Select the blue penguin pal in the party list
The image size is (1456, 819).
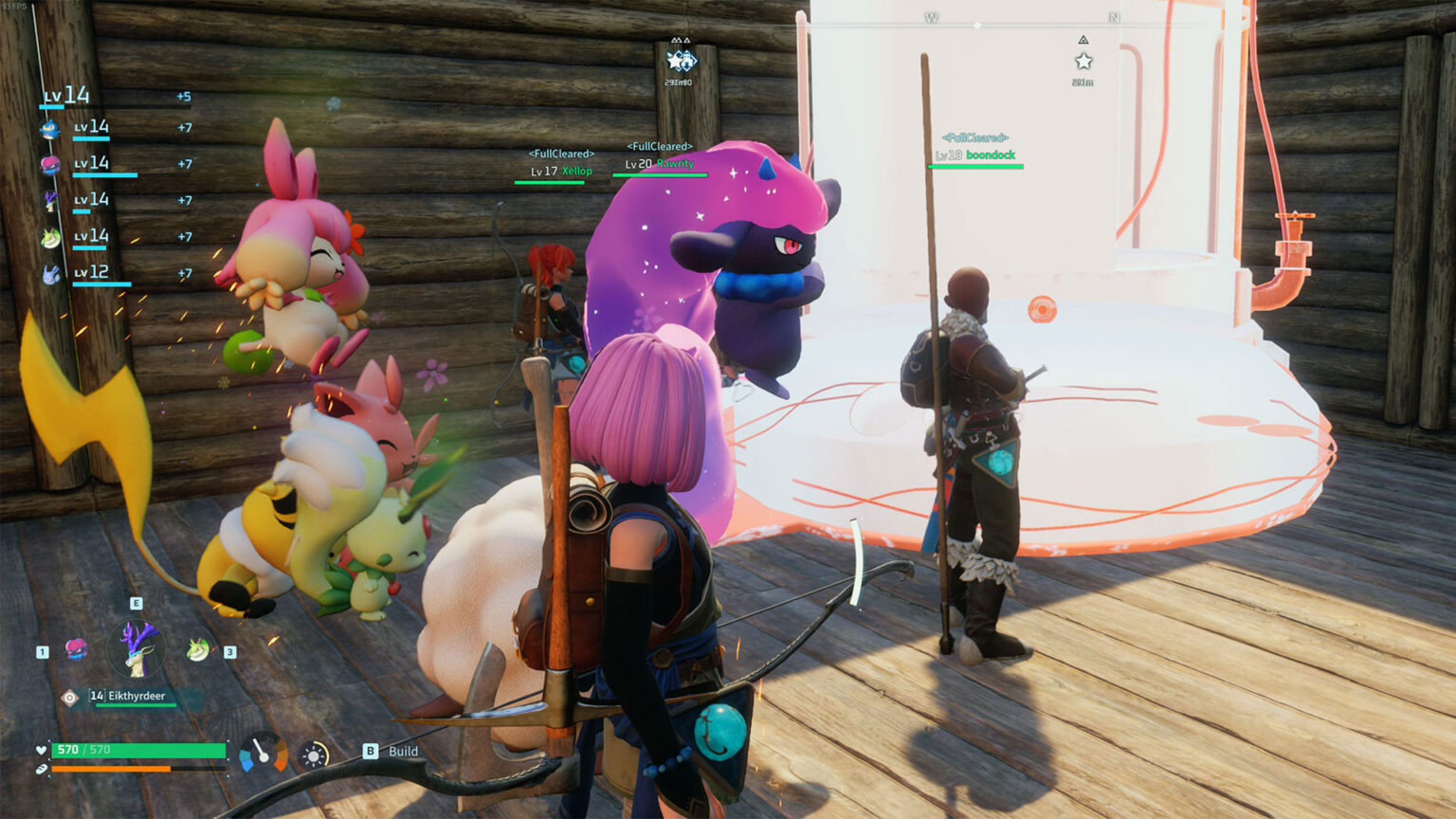[50, 129]
